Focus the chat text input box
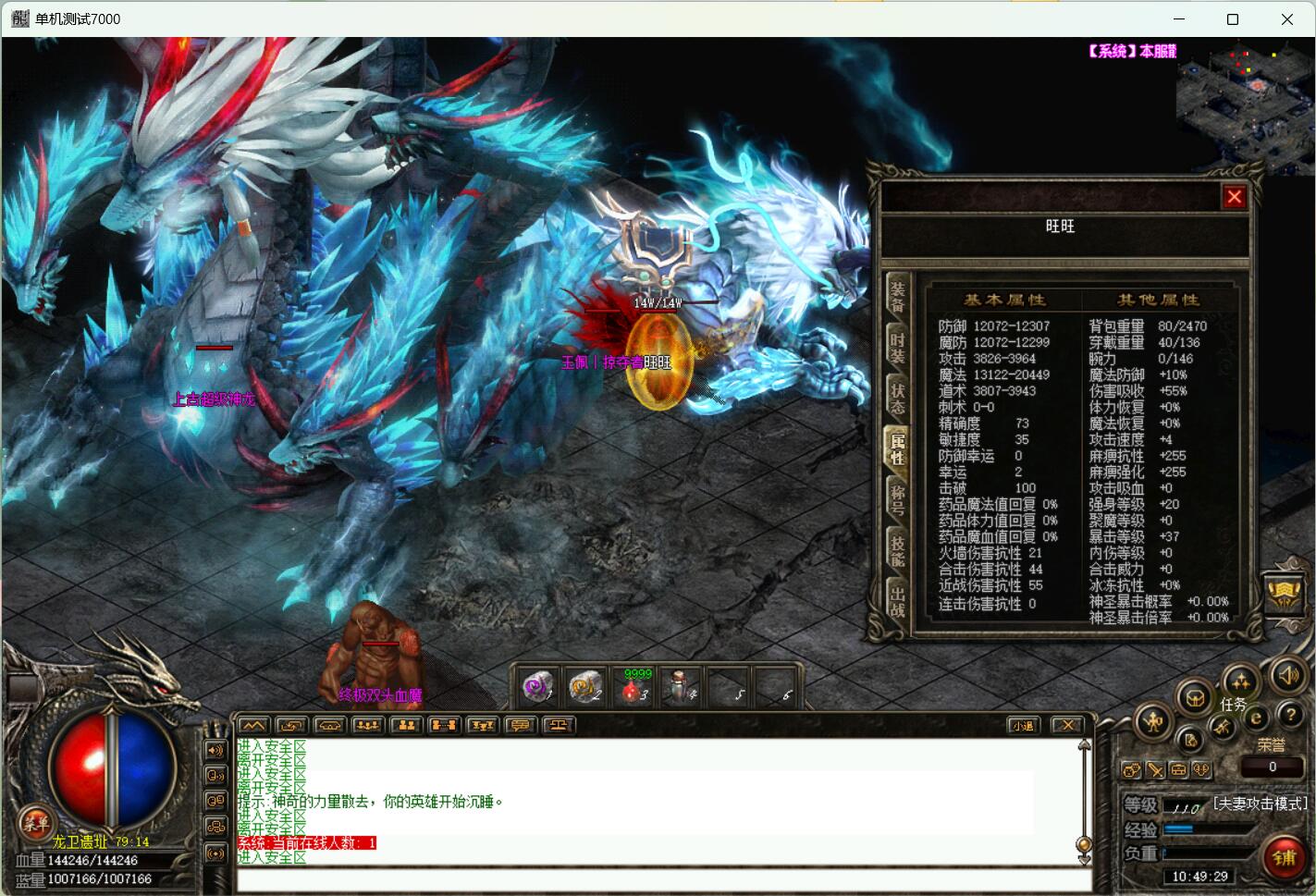1316x896 pixels. click(x=657, y=880)
